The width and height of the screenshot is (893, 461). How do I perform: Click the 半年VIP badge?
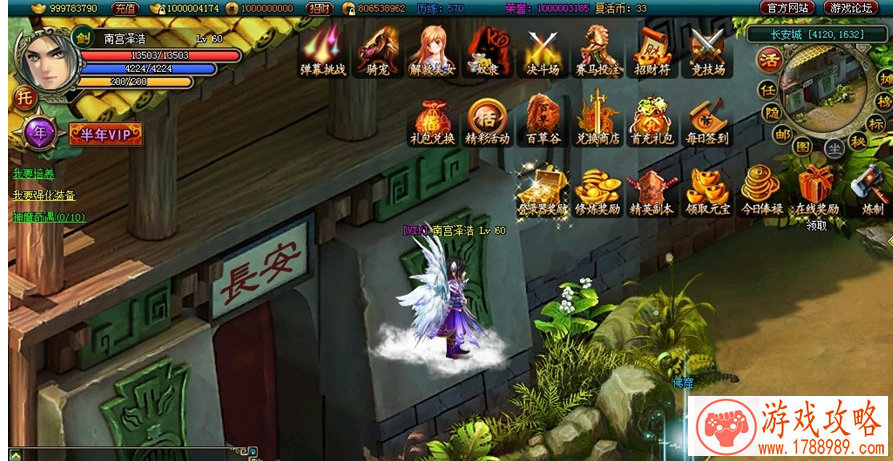tap(105, 134)
